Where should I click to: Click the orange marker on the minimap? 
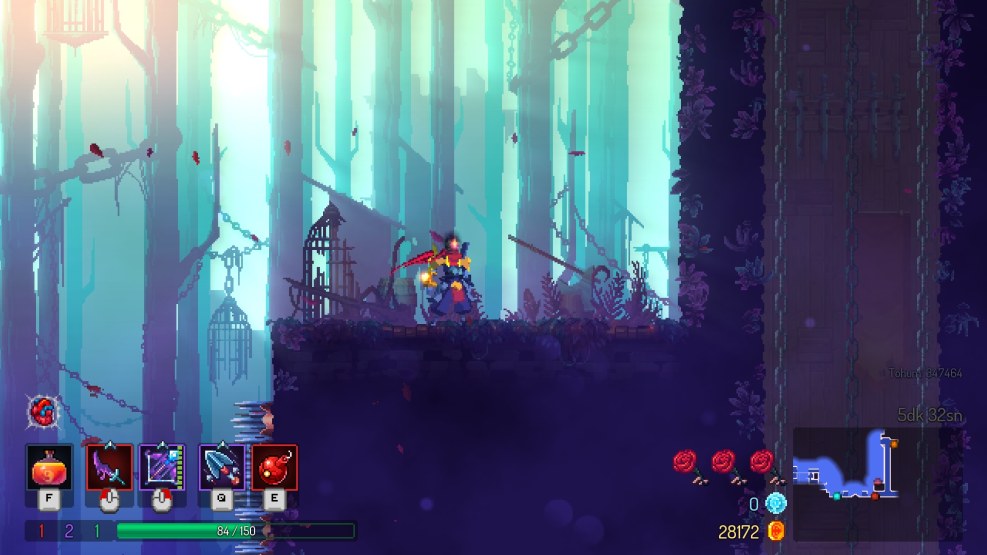893,443
